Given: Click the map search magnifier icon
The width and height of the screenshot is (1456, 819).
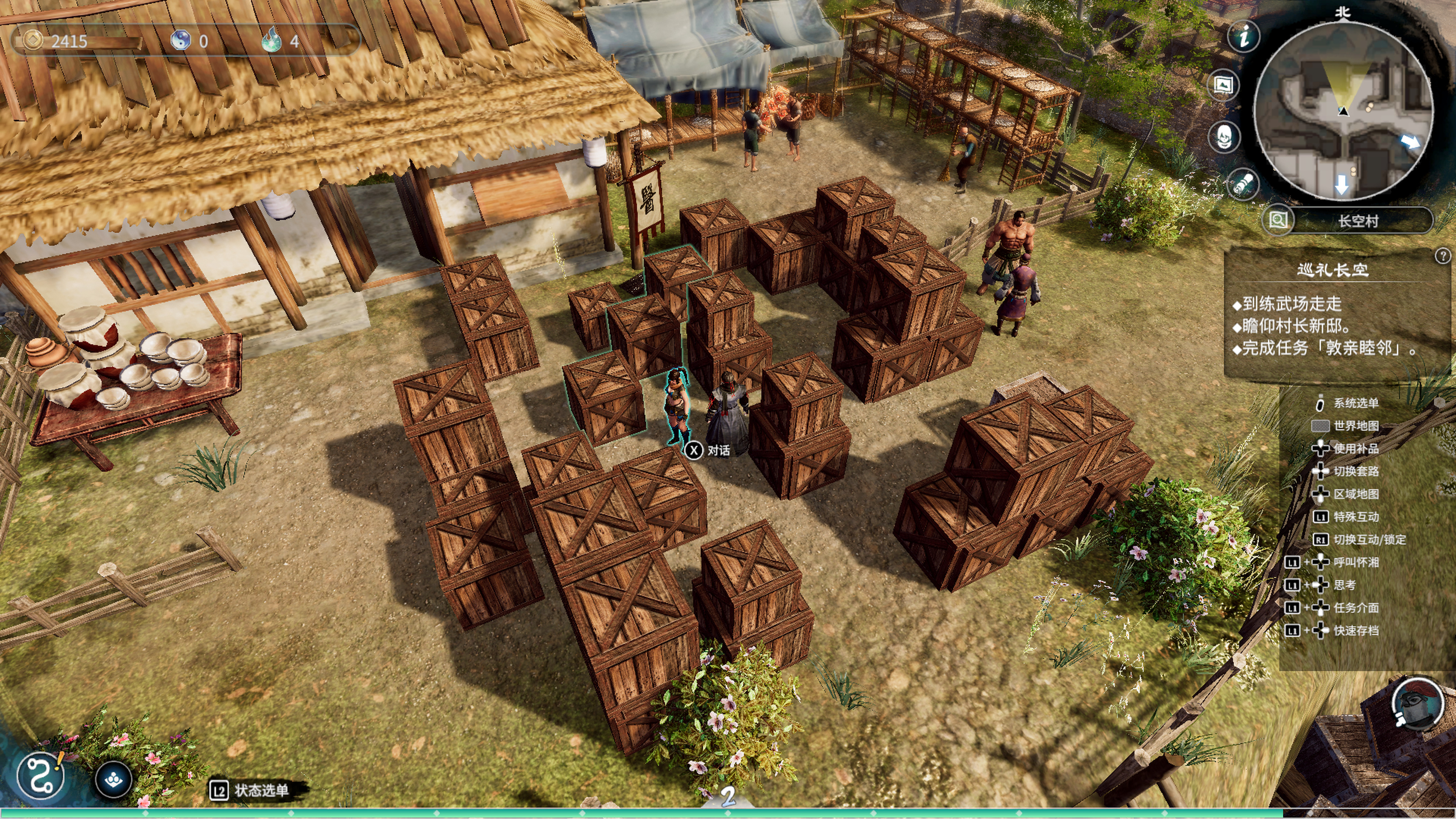Looking at the screenshot, I should coord(1278,220).
